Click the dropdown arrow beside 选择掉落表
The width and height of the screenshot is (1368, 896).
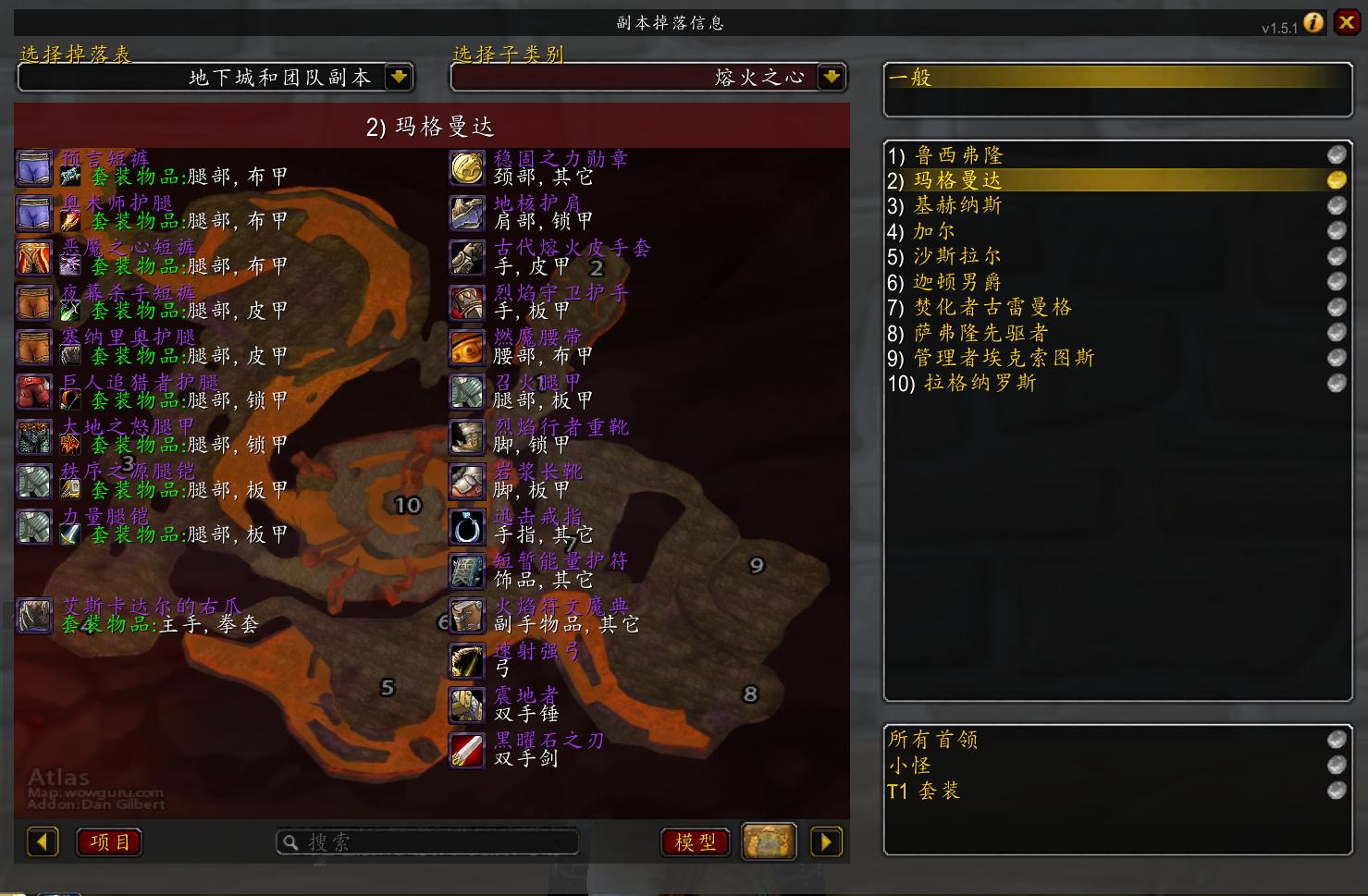(x=399, y=77)
